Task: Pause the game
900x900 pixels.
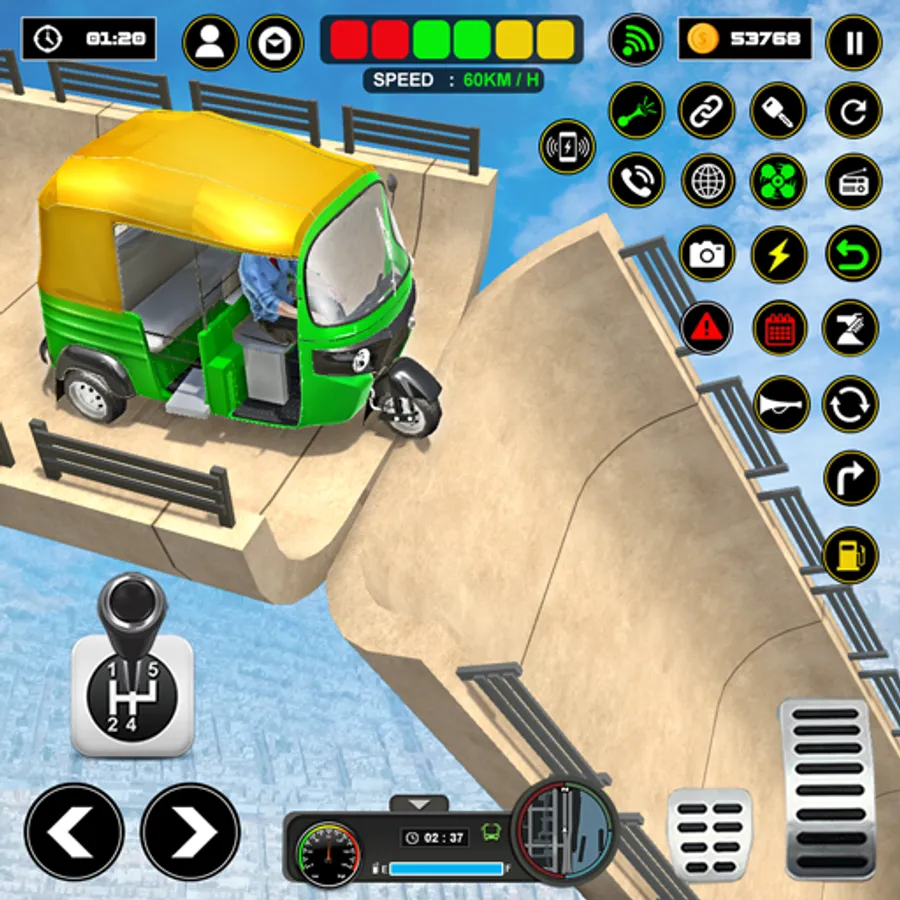Action: 853,42
